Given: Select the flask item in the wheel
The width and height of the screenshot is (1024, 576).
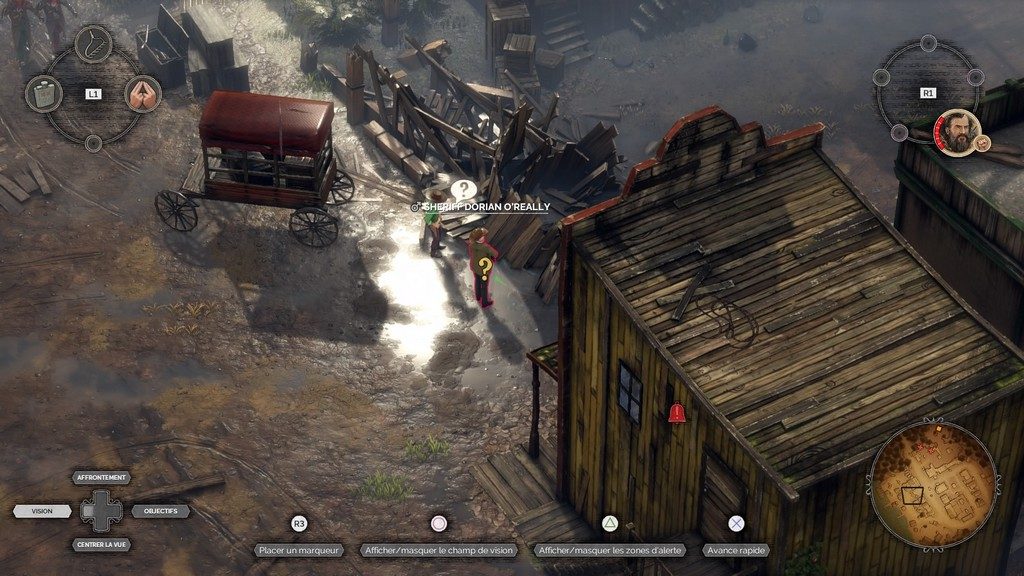Looking at the screenshot, I should (43, 94).
